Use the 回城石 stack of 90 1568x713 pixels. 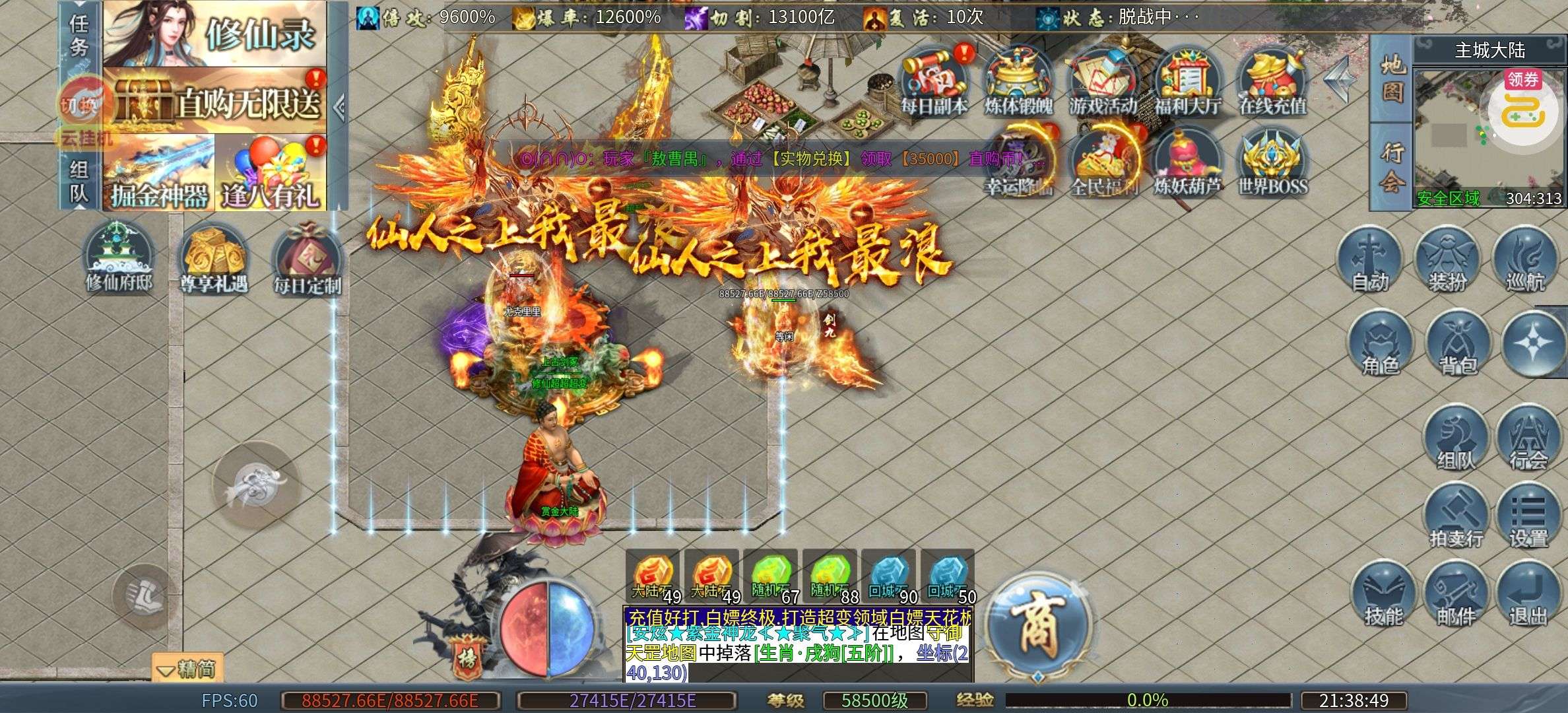889,576
